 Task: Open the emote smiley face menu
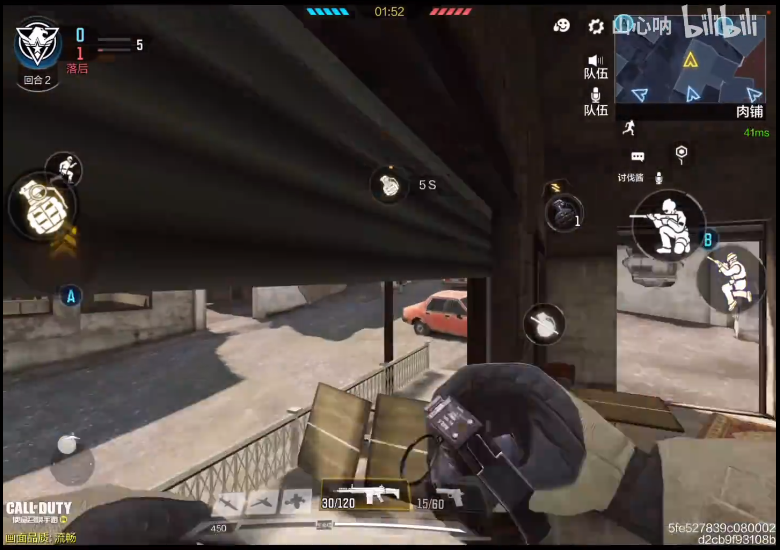coord(562,26)
